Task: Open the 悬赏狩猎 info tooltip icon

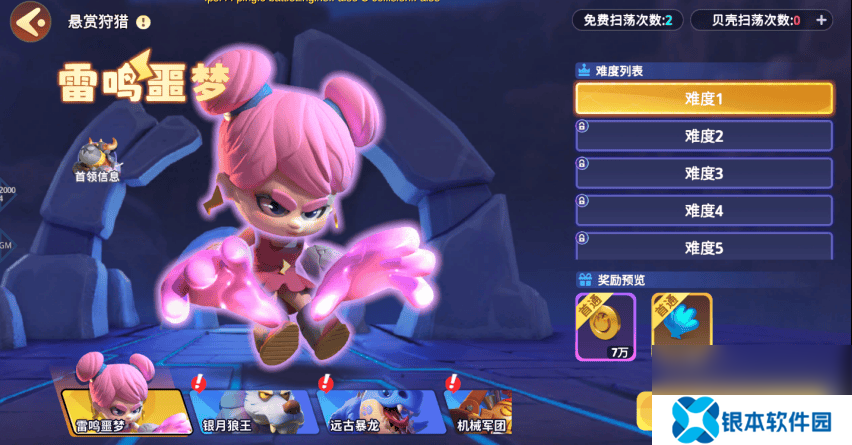Action: (144, 21)
